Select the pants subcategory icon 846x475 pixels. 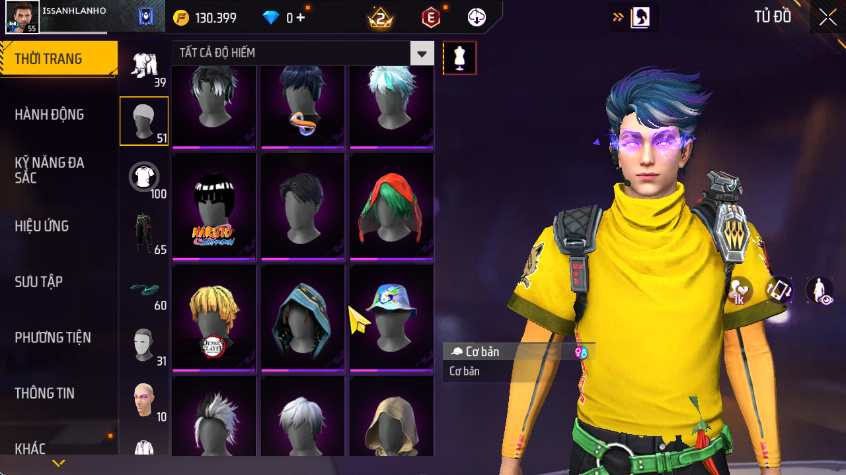[144, 234]
